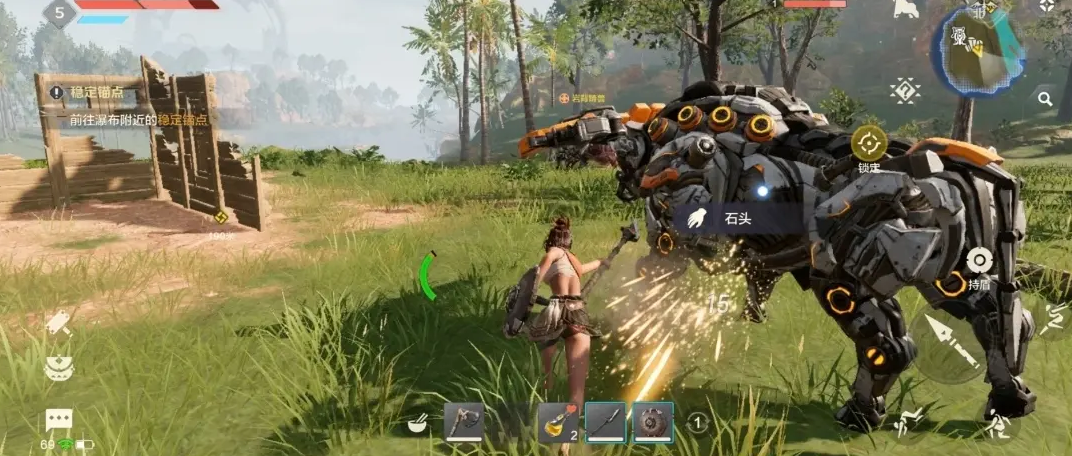This screenshot has height=456, width=1072.
Task: Select the round shield hotbar slot
Action: tap(652, 423)
